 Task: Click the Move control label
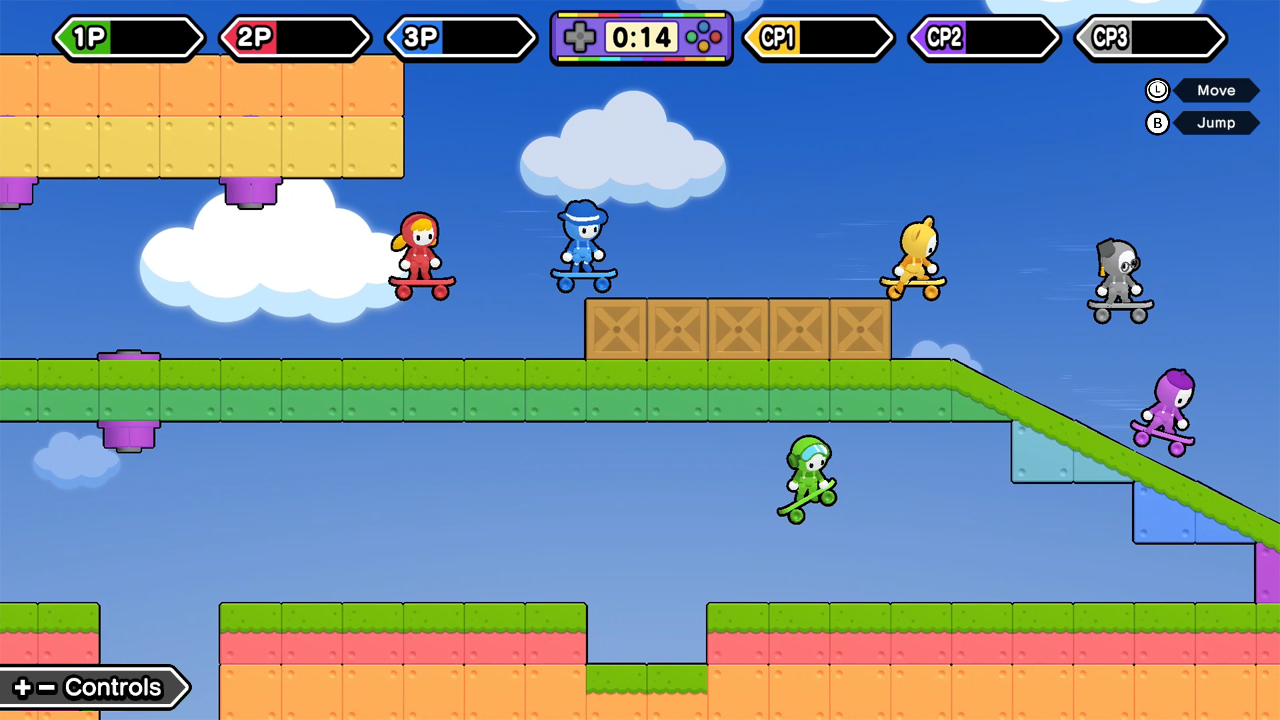(1216, 90)
